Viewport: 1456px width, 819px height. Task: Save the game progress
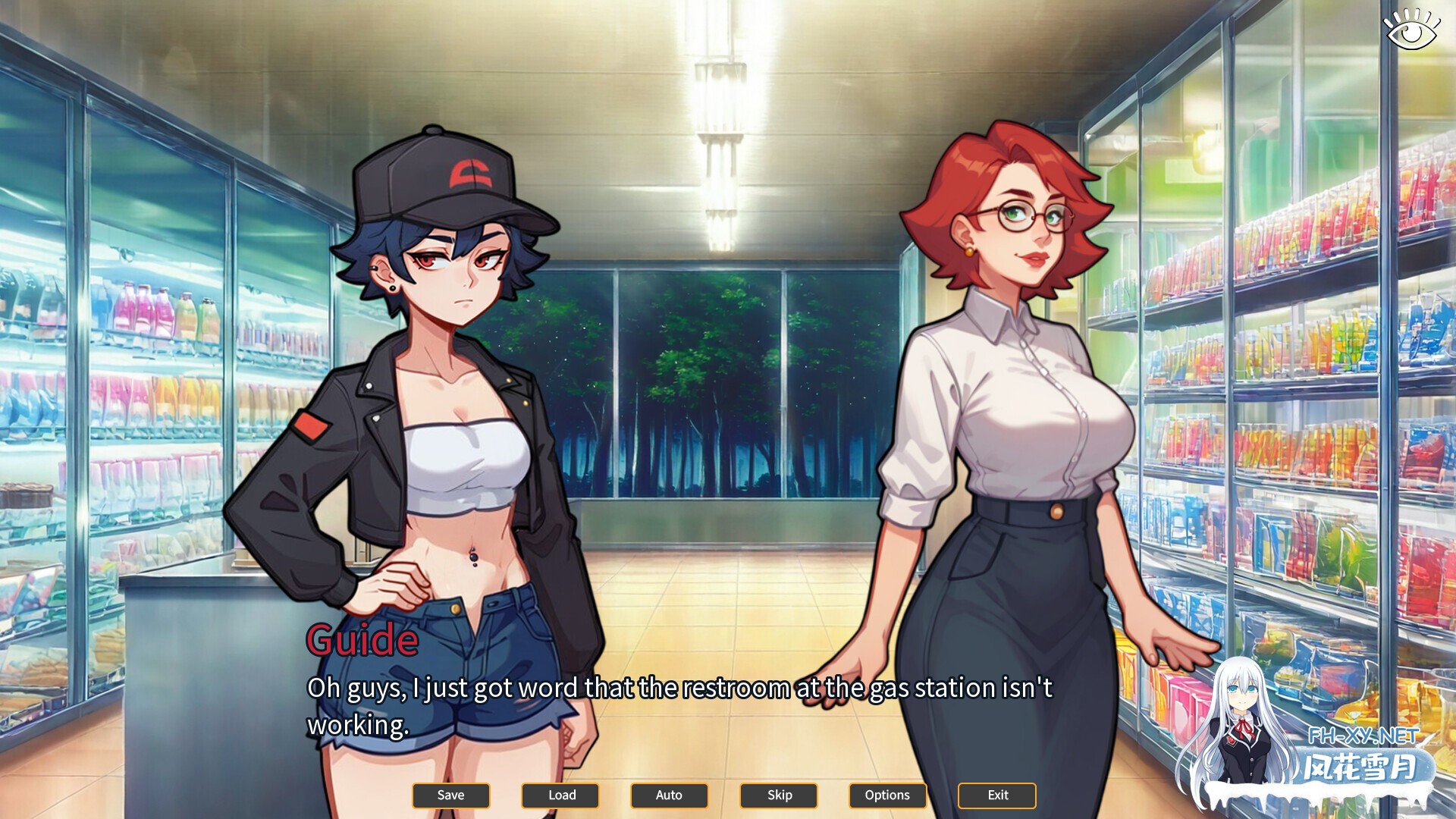tap(450, 795)
